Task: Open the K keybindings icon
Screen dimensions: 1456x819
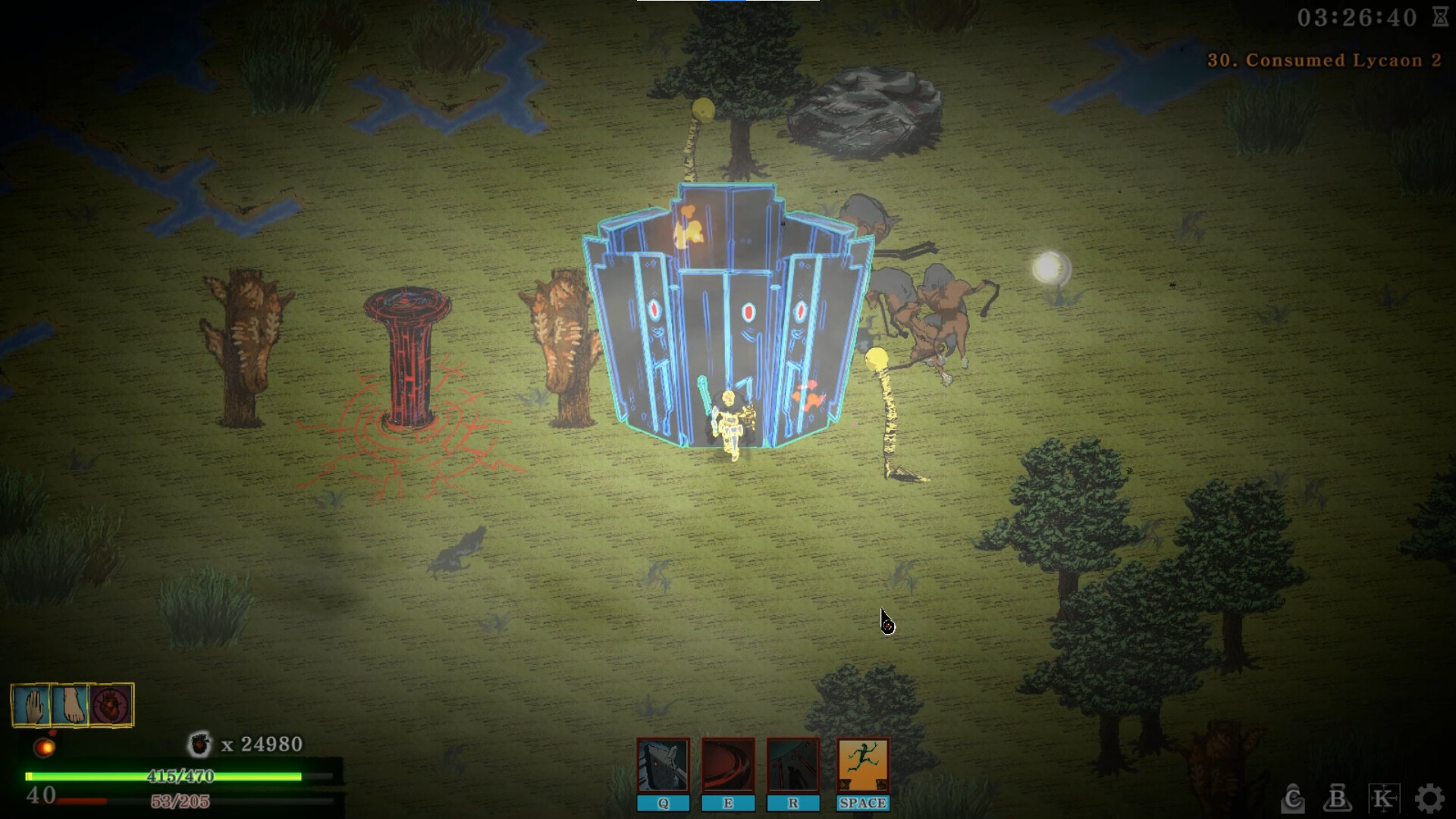Action: point(1385,799)
